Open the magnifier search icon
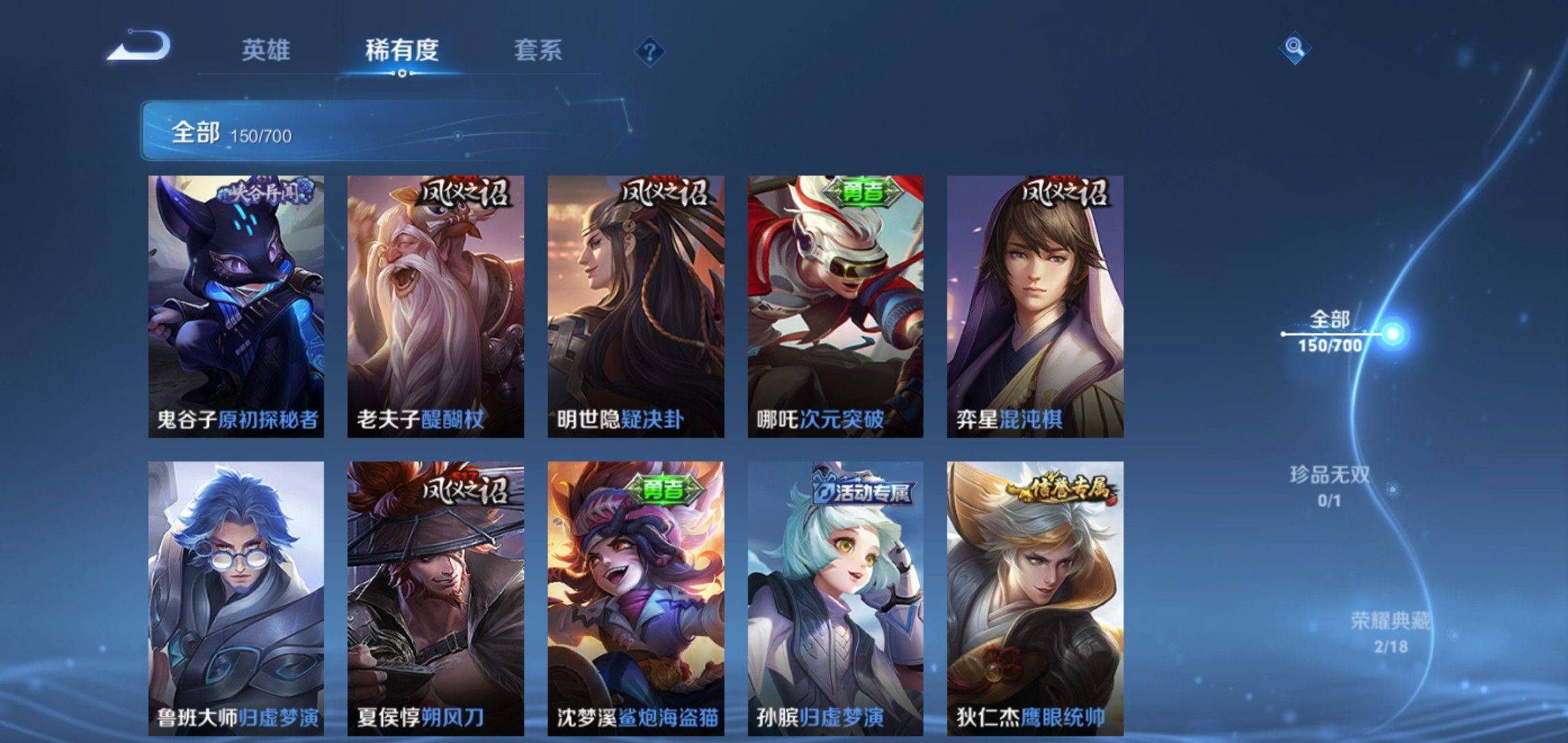 point(1294,47)
